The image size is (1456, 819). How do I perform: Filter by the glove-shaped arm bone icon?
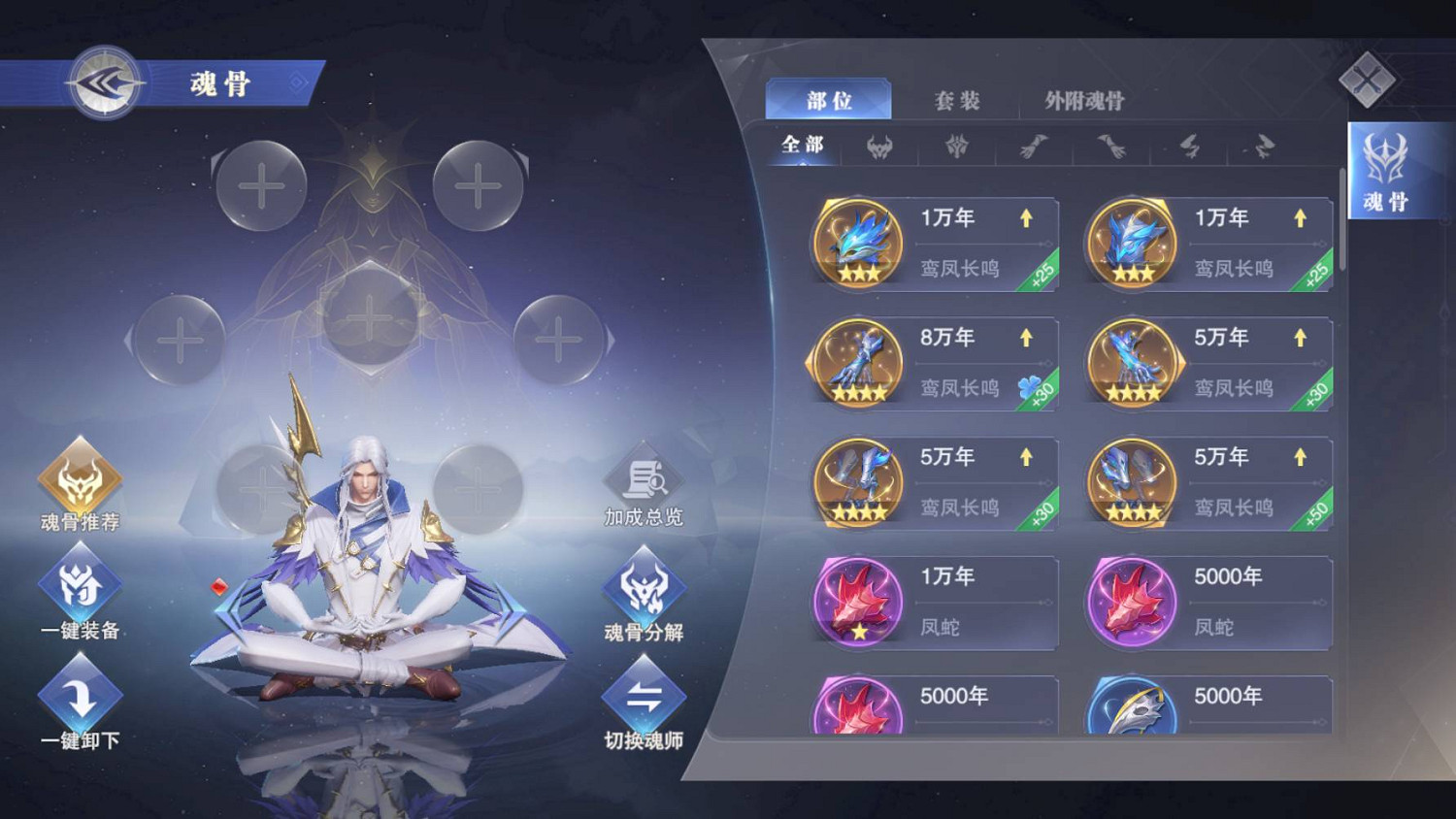[x=1033, y=146]
